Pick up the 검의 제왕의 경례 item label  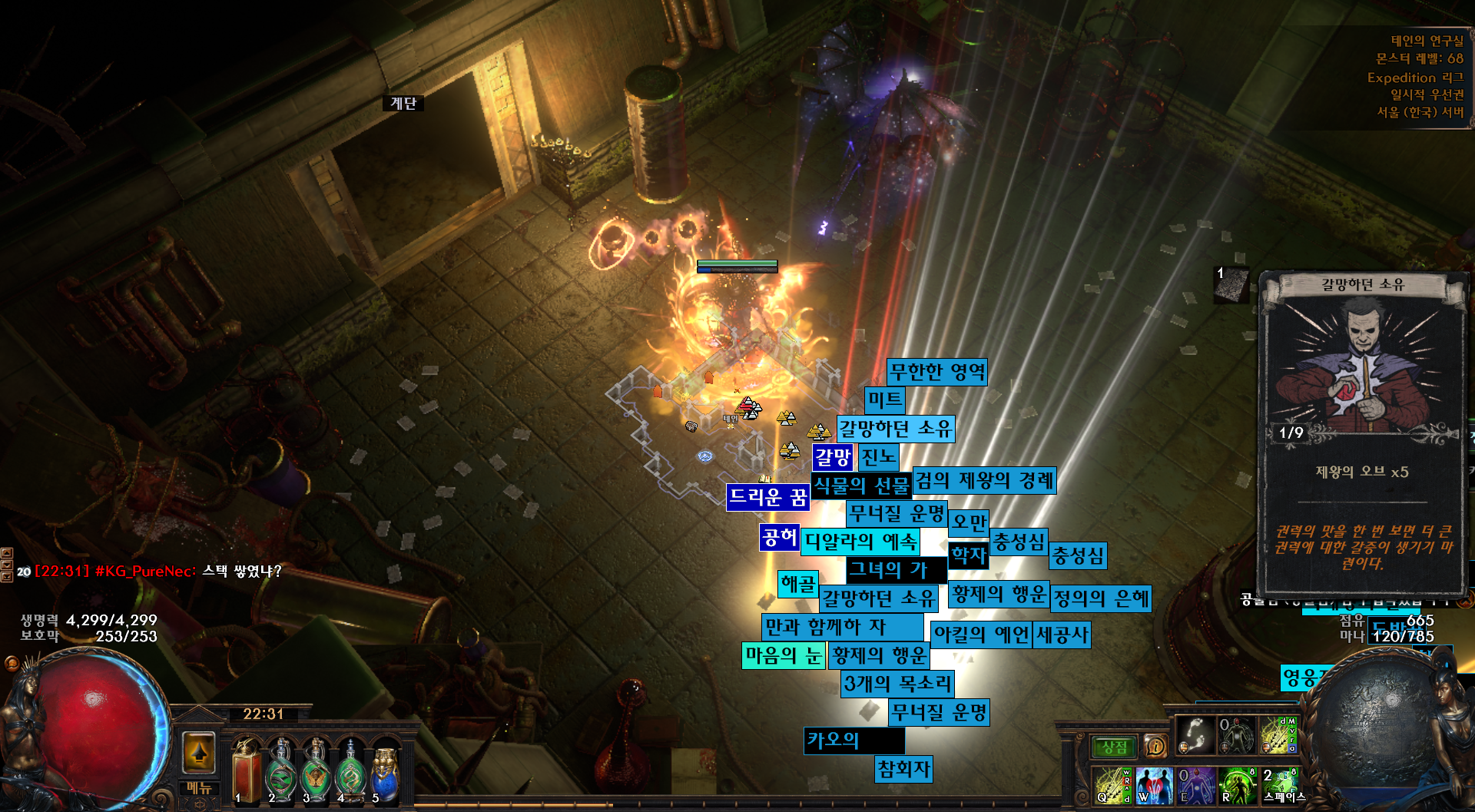click(x=984, y=481)
